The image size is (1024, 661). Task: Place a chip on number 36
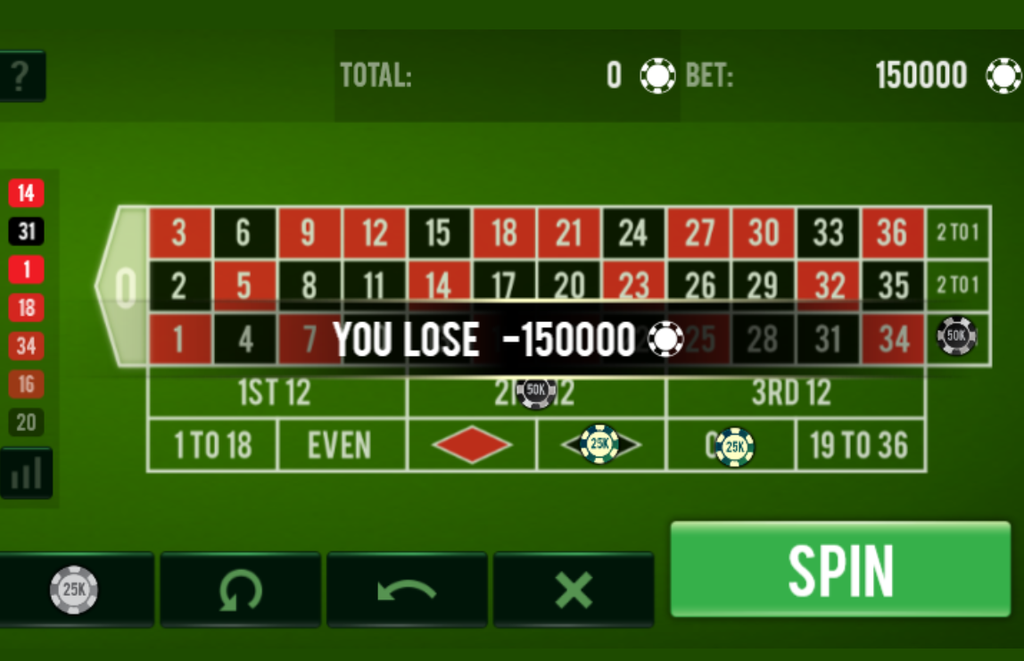click(893, 233)
